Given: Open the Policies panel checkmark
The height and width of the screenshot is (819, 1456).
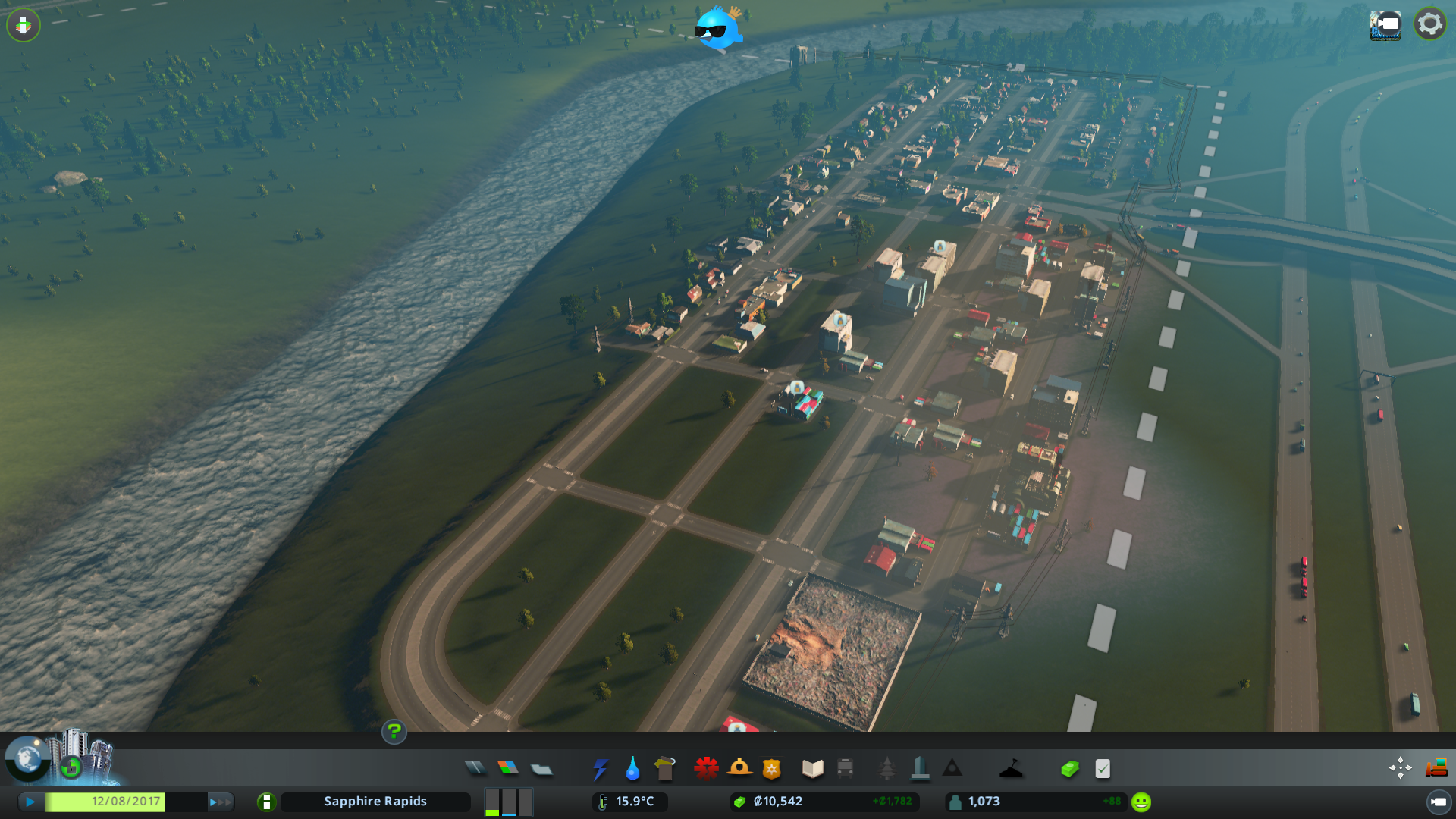Looking at the screenshot, I should pos(1103,768).
